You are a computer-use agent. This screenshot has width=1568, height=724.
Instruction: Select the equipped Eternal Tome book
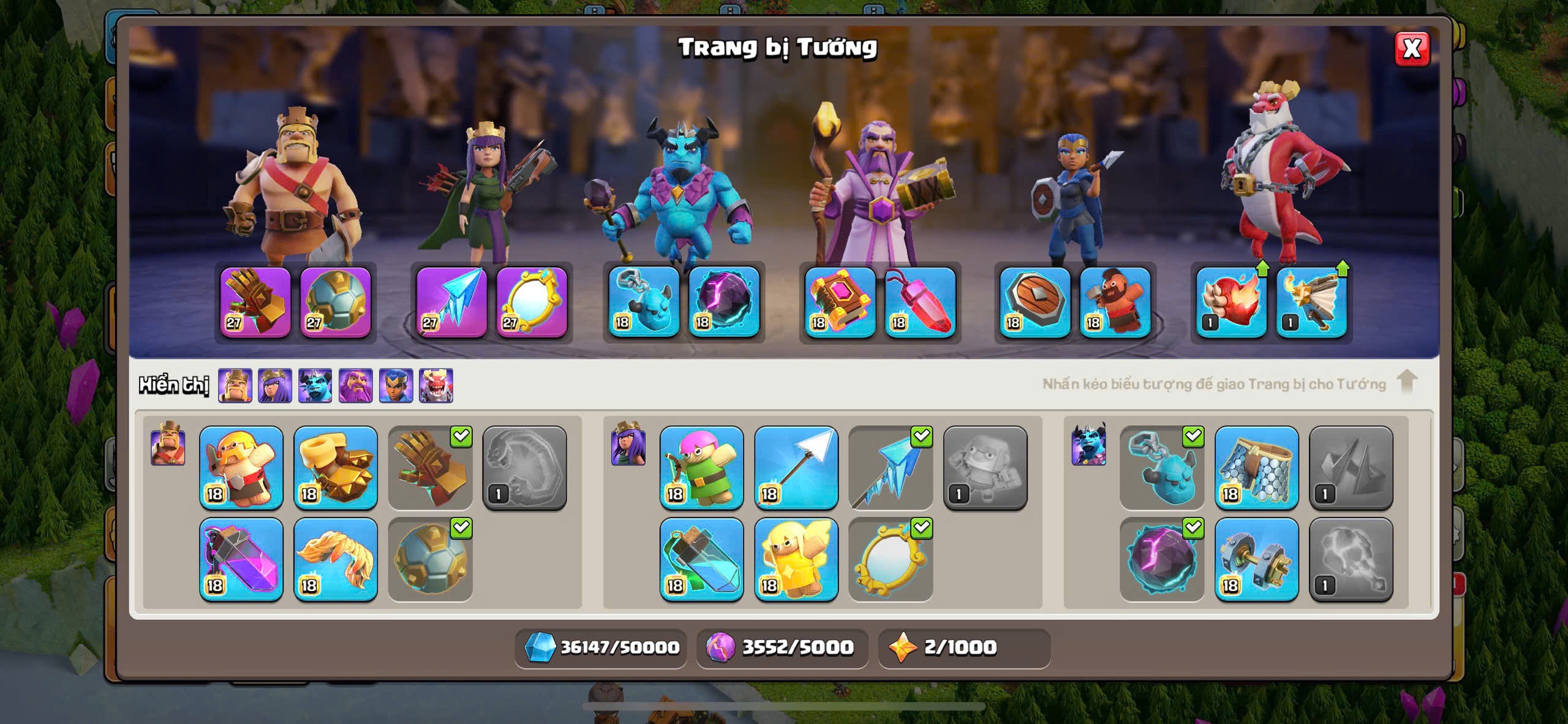(840, 302)
